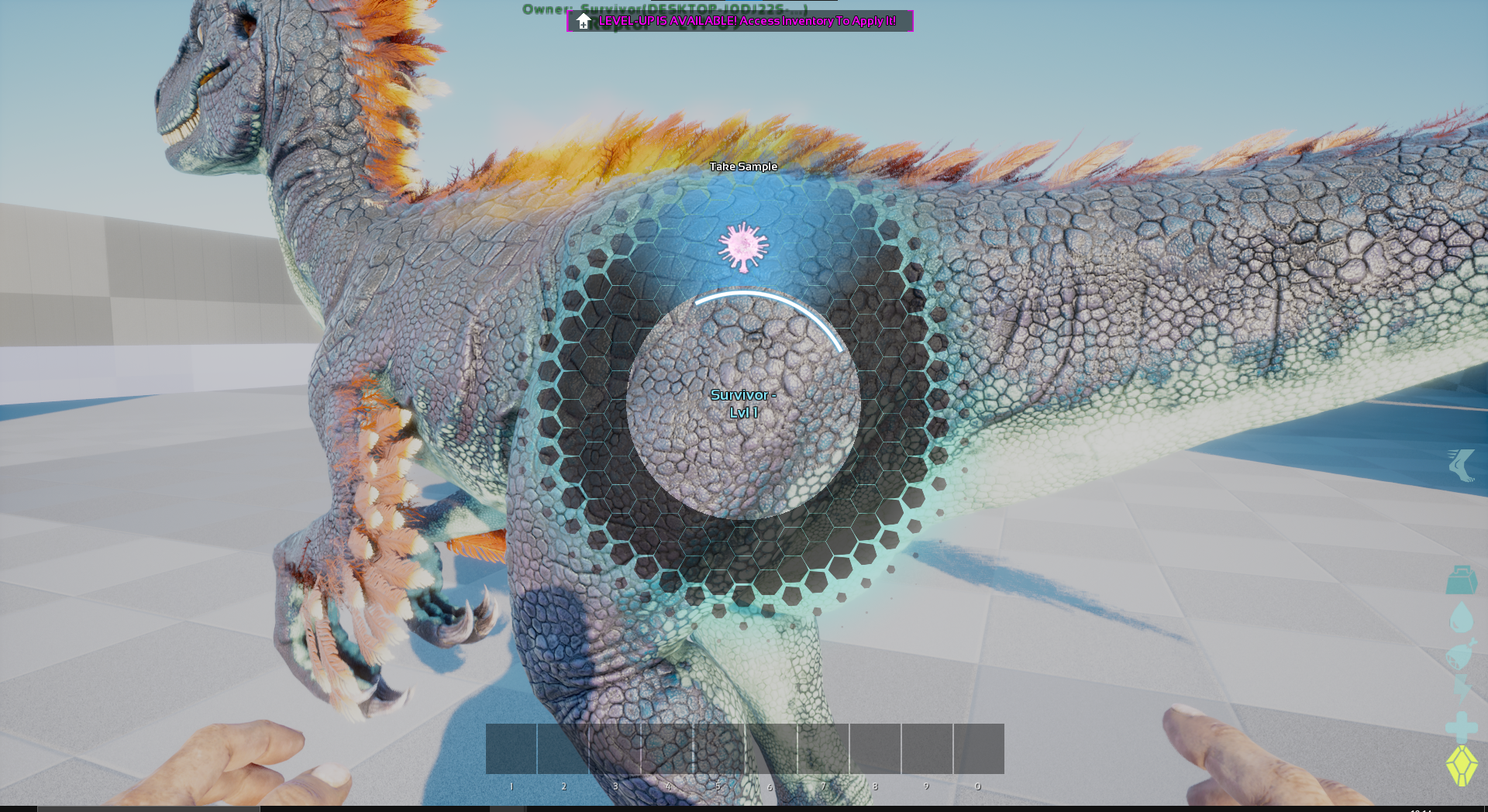Click the Survivor Lvl 1 center circle
Image resolution: width=1488 pixels, height=812 pixels.
coord(743,404)
